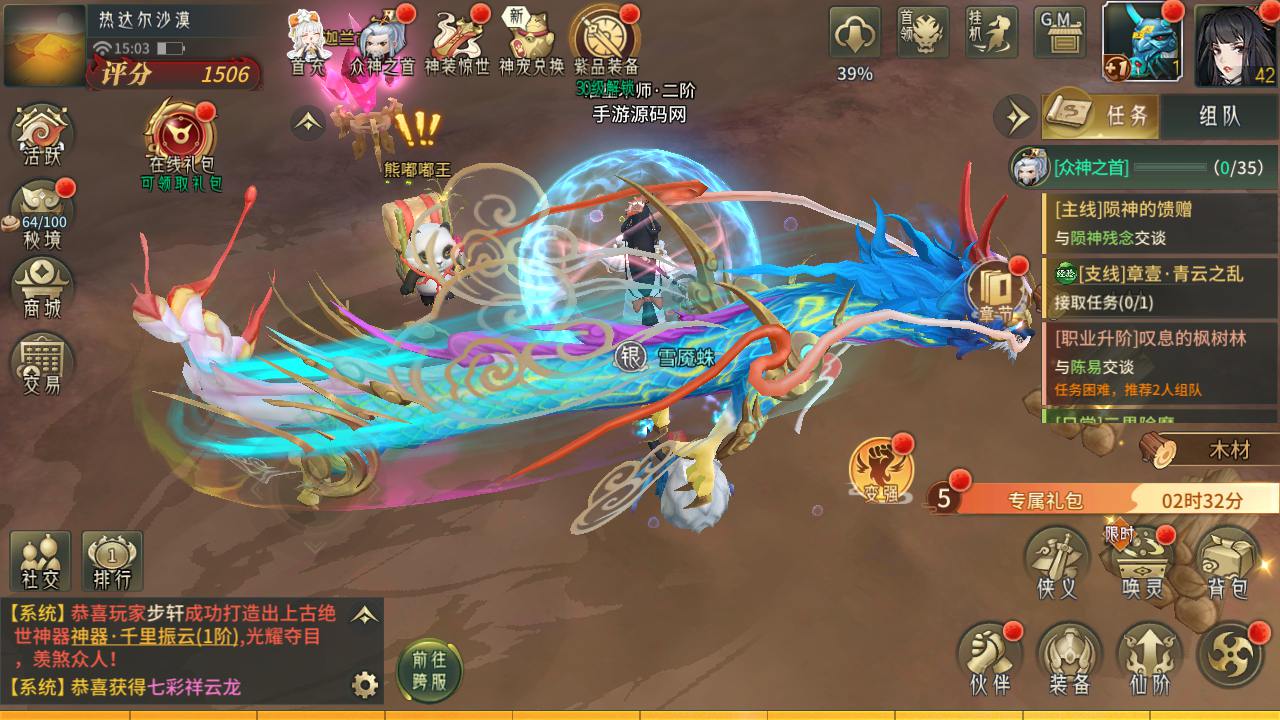The height and width of the screenshot is (720, 1280).
Task: Open the 活跃 activity menu
Action: pyautogui.click(x=42, y=135)
